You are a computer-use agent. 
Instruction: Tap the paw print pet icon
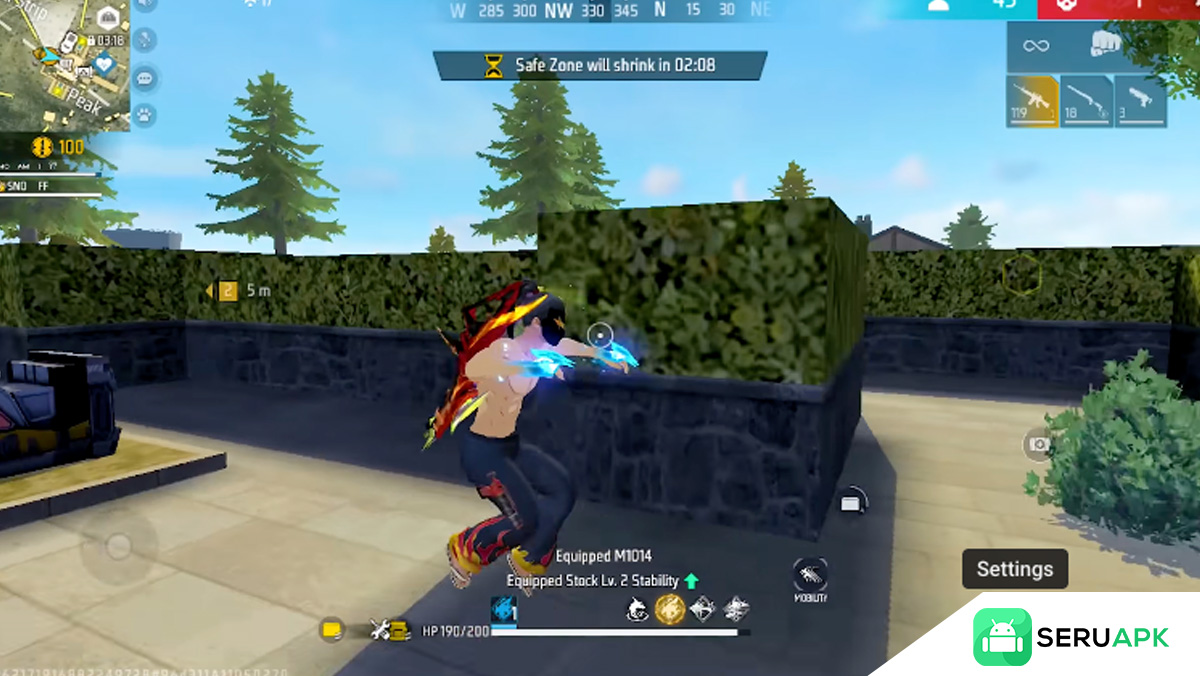[x=146, y=114]
